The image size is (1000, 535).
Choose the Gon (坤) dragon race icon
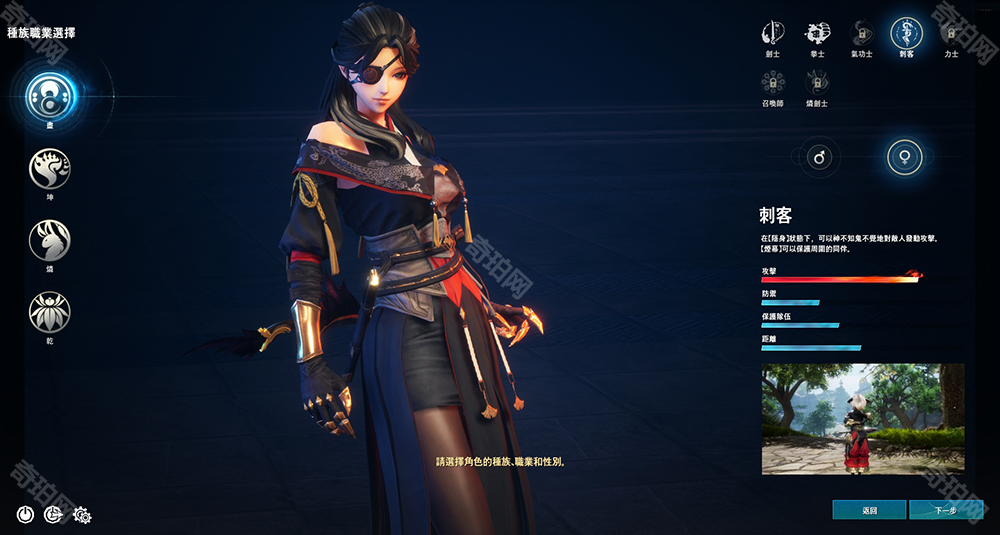point(50,169)
